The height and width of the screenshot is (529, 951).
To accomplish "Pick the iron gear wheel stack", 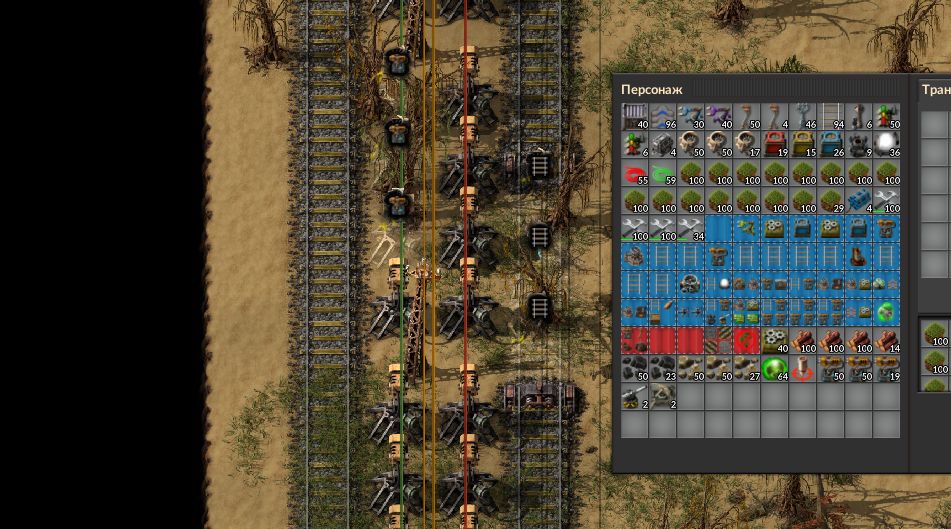I will point(775,341).
